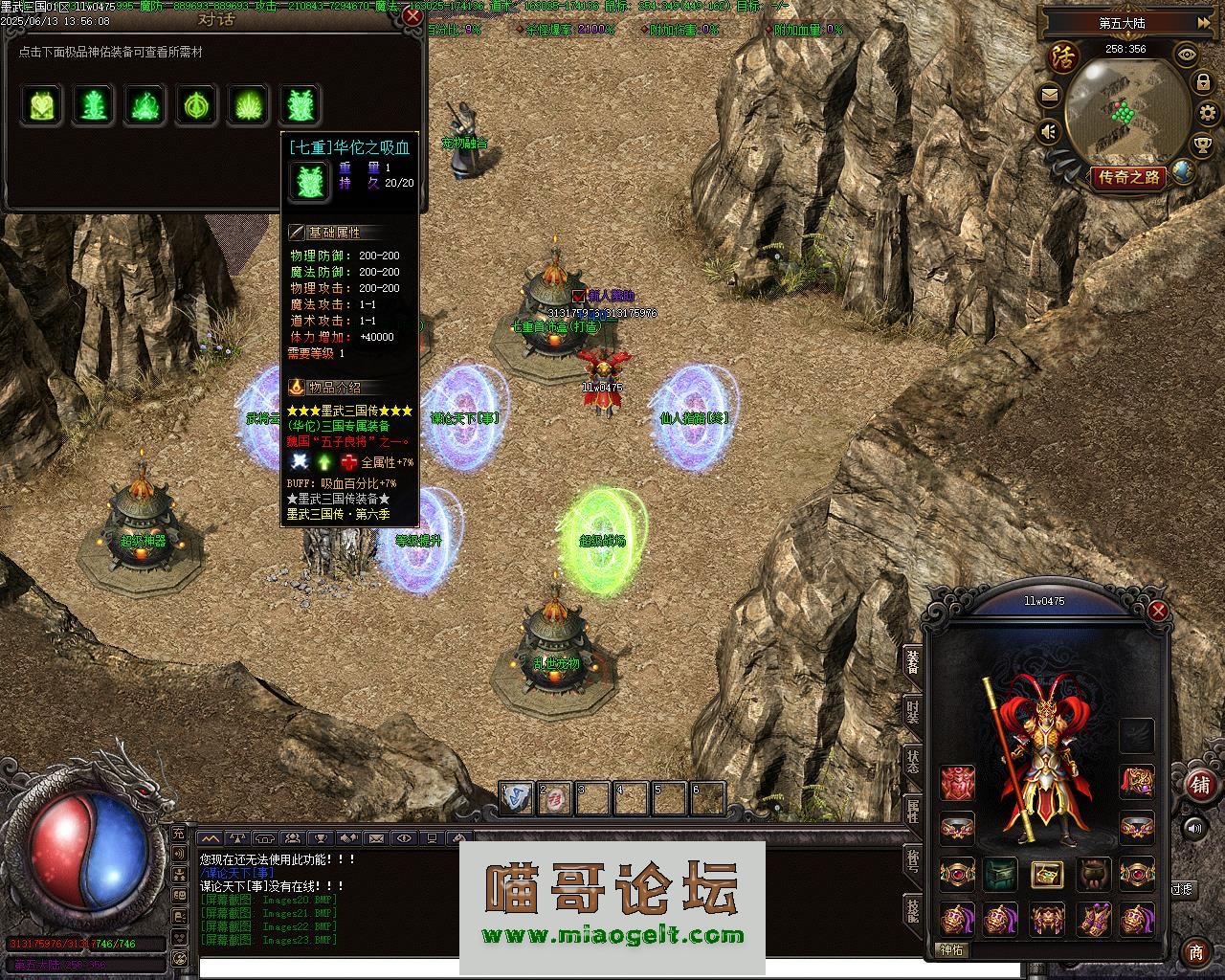Viewport: 1225px width, 980px height.
Task: Open the mail envelope icon beside the minimap
Action: [x=1050, y=94]
